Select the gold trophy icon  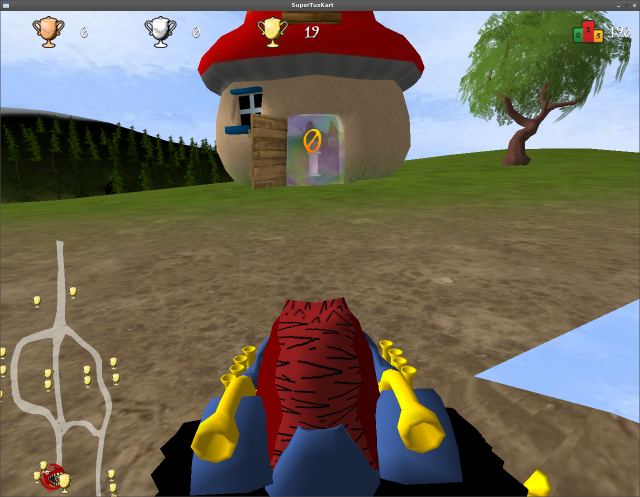pyautogui.click(x=271, y=32)
